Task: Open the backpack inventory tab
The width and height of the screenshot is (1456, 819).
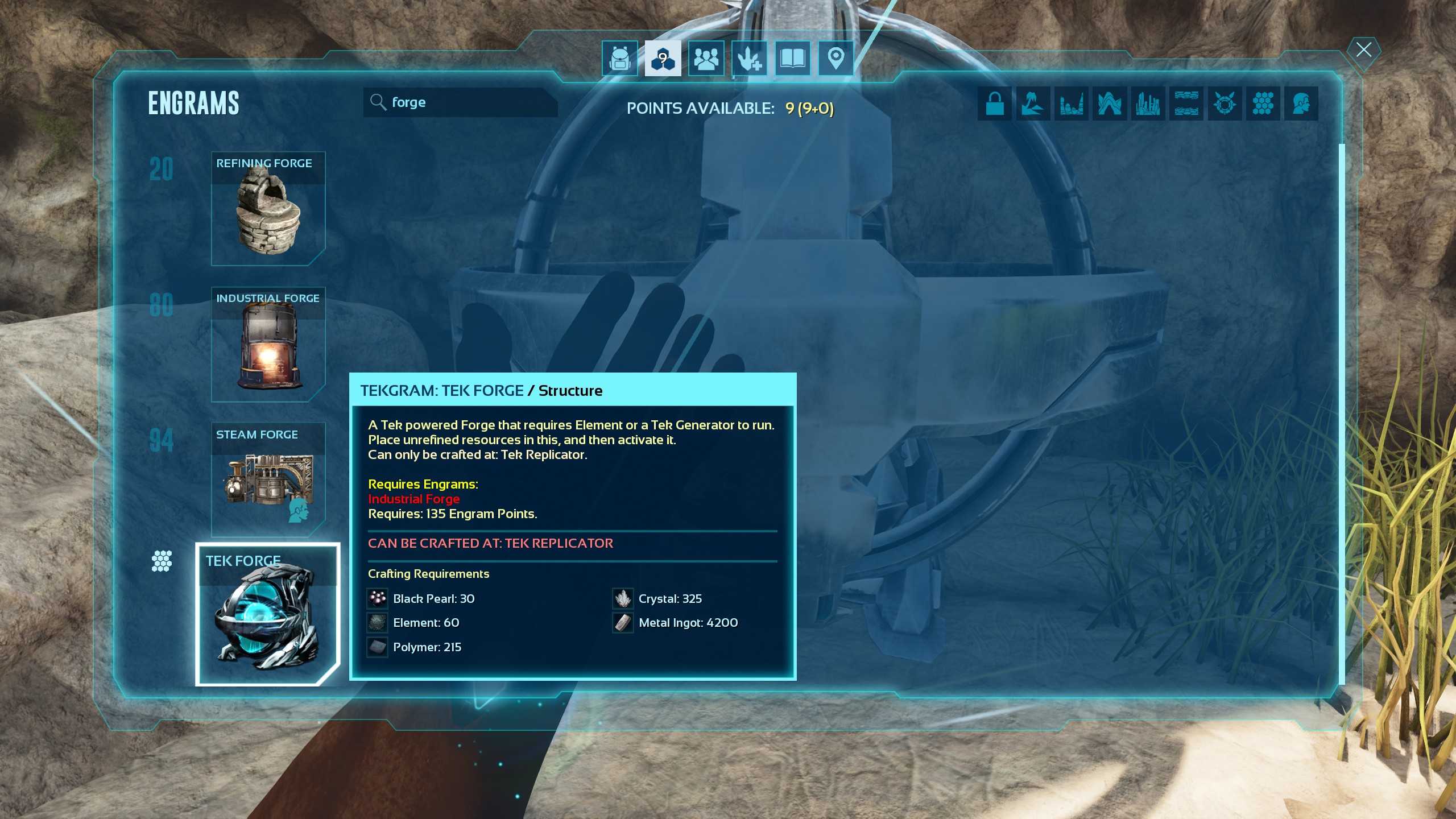Action: [619, 57]
